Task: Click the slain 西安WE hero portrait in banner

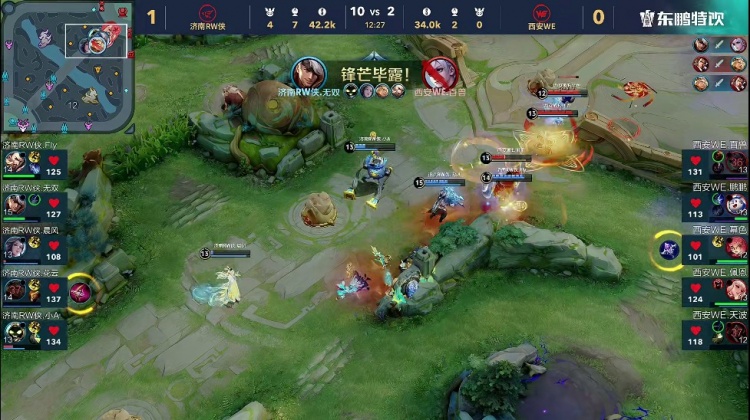Action: pos(438,73)
